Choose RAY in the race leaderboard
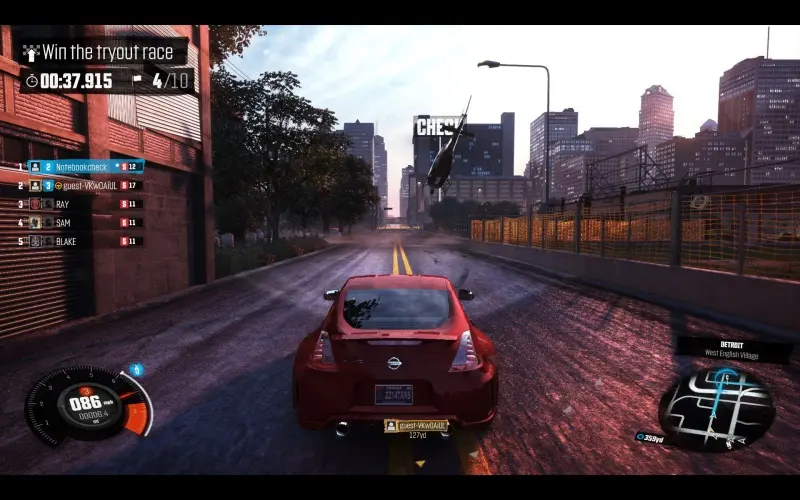 62,204
